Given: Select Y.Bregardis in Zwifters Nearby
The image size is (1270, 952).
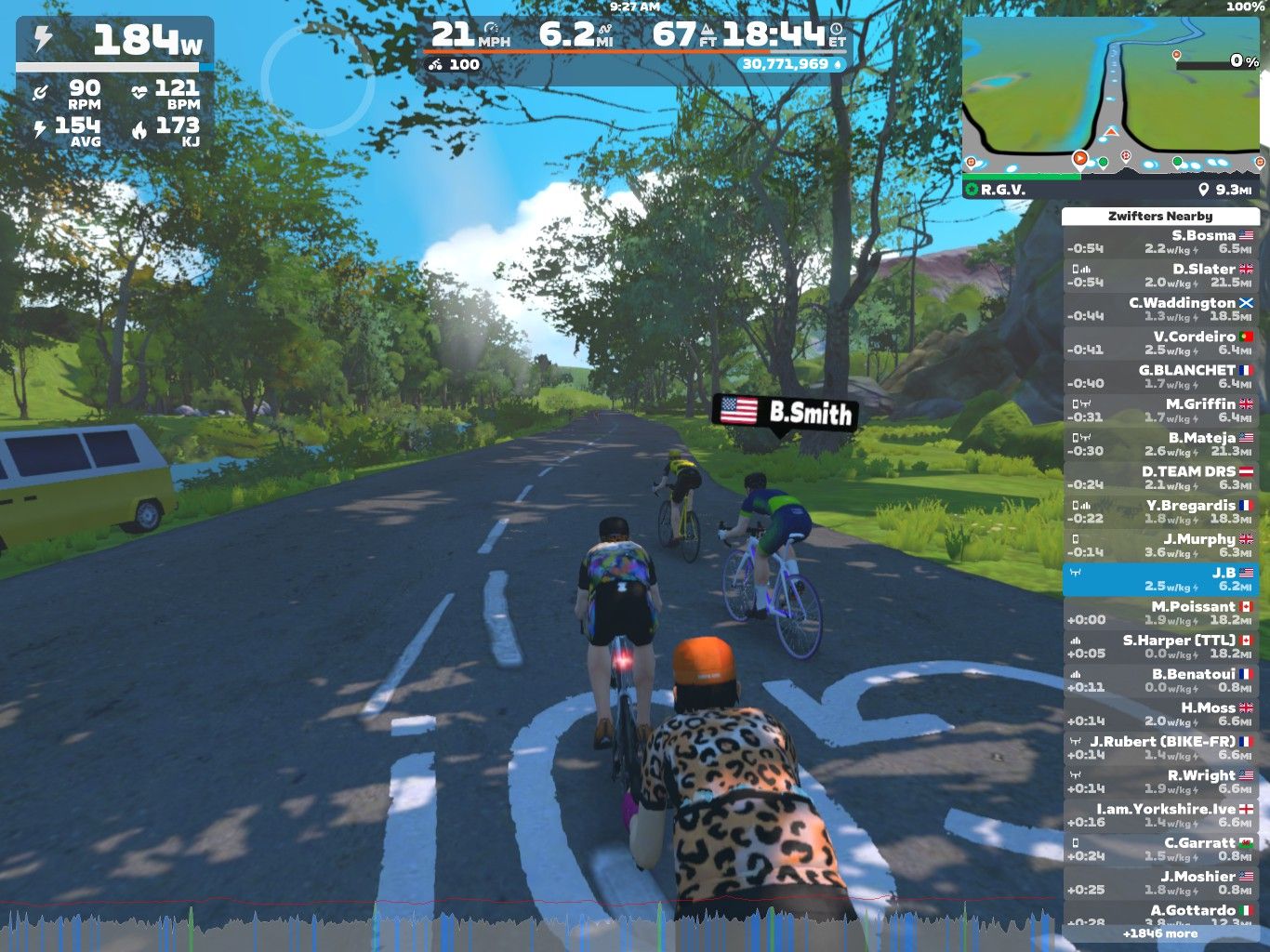Looking at the screenshot, I should click(x=1160, y=511).
